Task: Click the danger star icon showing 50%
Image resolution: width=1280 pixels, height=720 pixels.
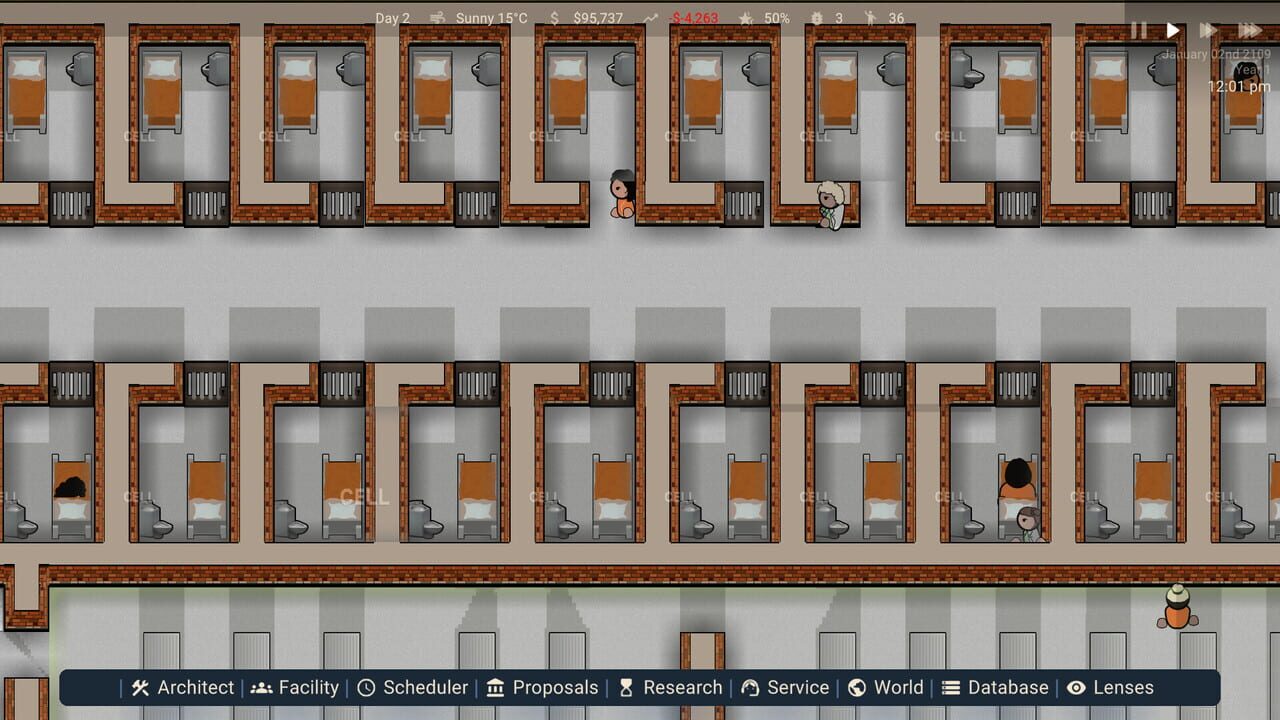Action: coord(744,17)
